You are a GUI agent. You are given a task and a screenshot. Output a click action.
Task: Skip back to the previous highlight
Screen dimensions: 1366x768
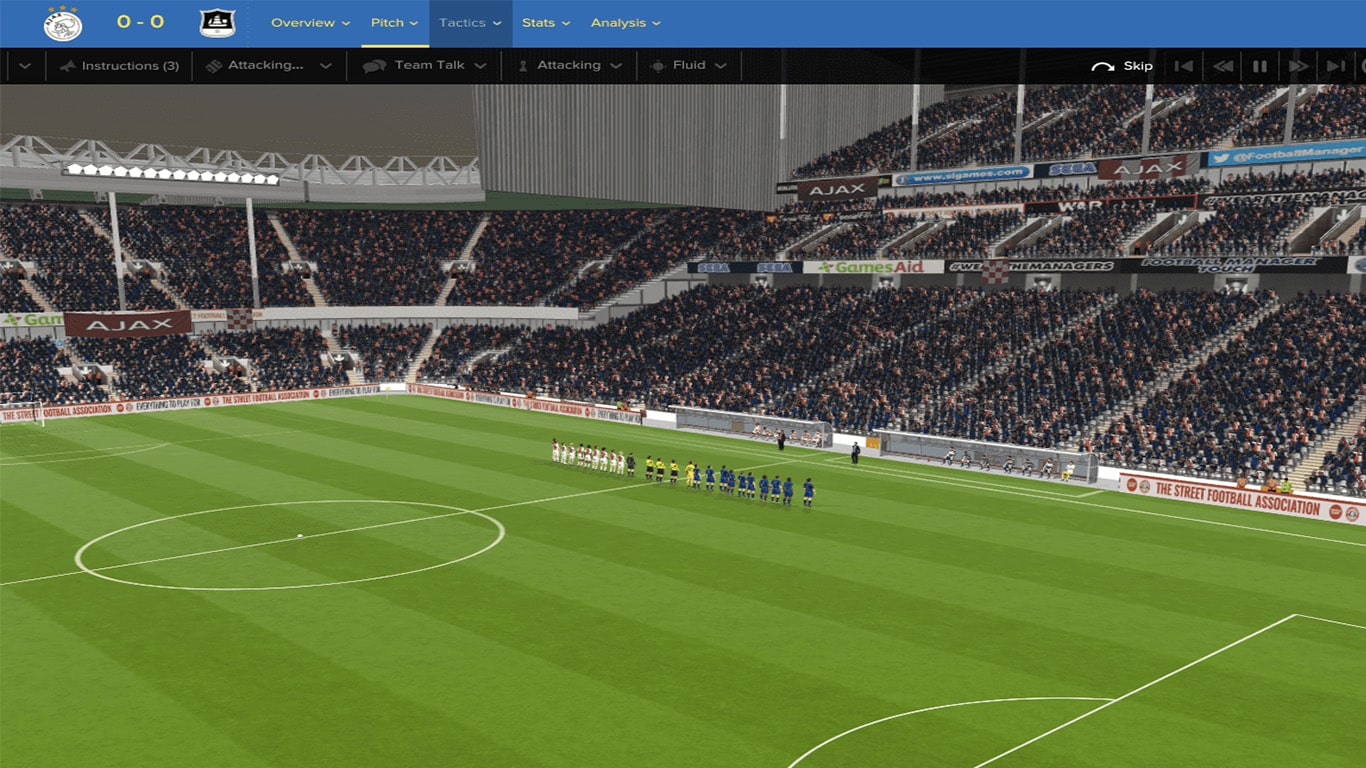(x=1185, y=65)
